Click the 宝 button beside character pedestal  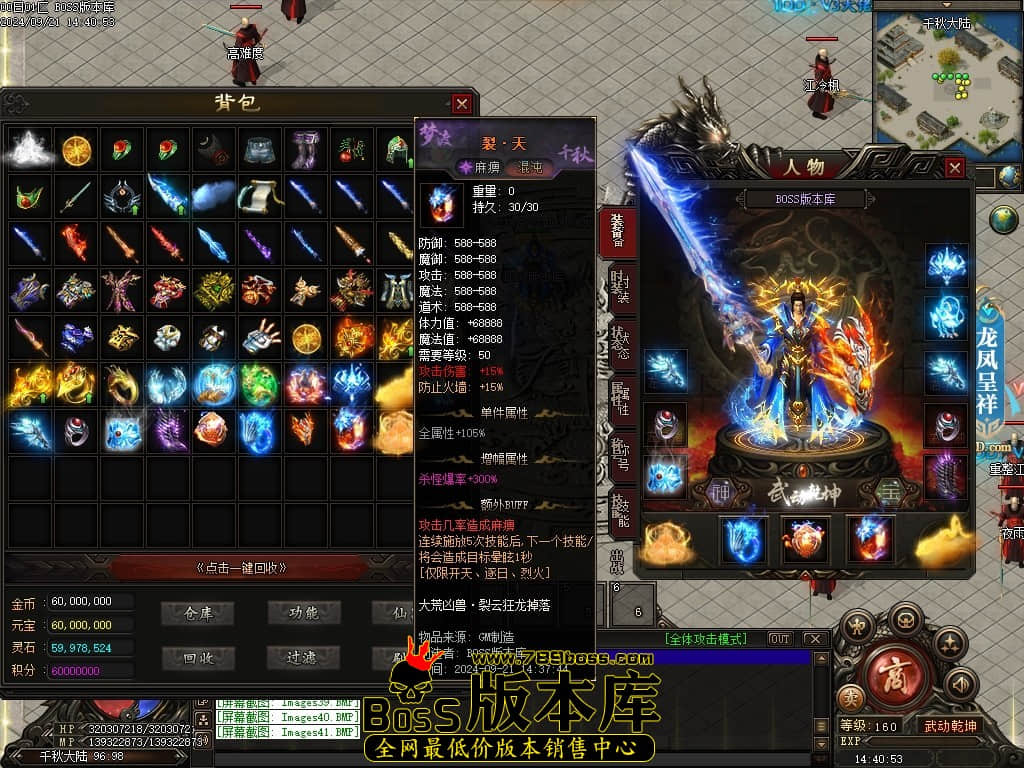coord(888,491)
